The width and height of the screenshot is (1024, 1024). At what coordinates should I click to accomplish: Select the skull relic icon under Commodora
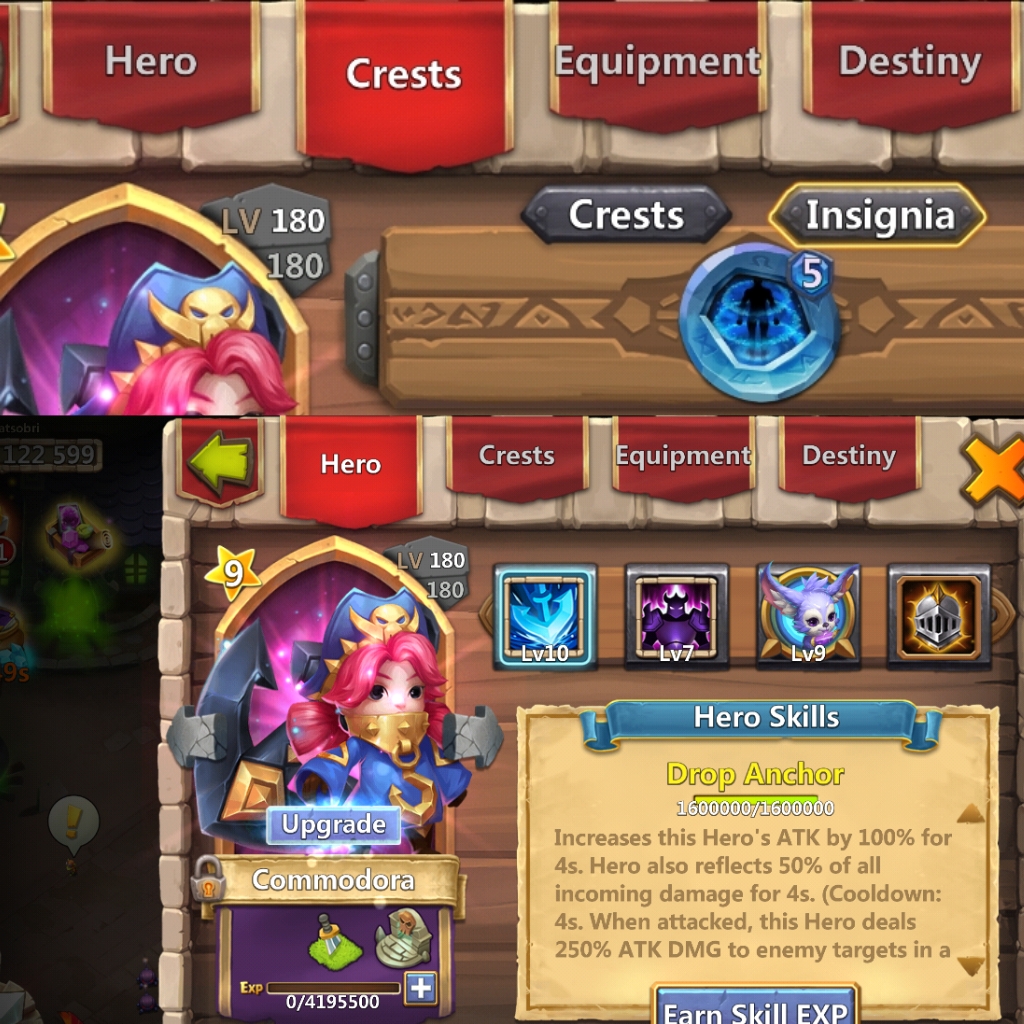tap(402, 938)
